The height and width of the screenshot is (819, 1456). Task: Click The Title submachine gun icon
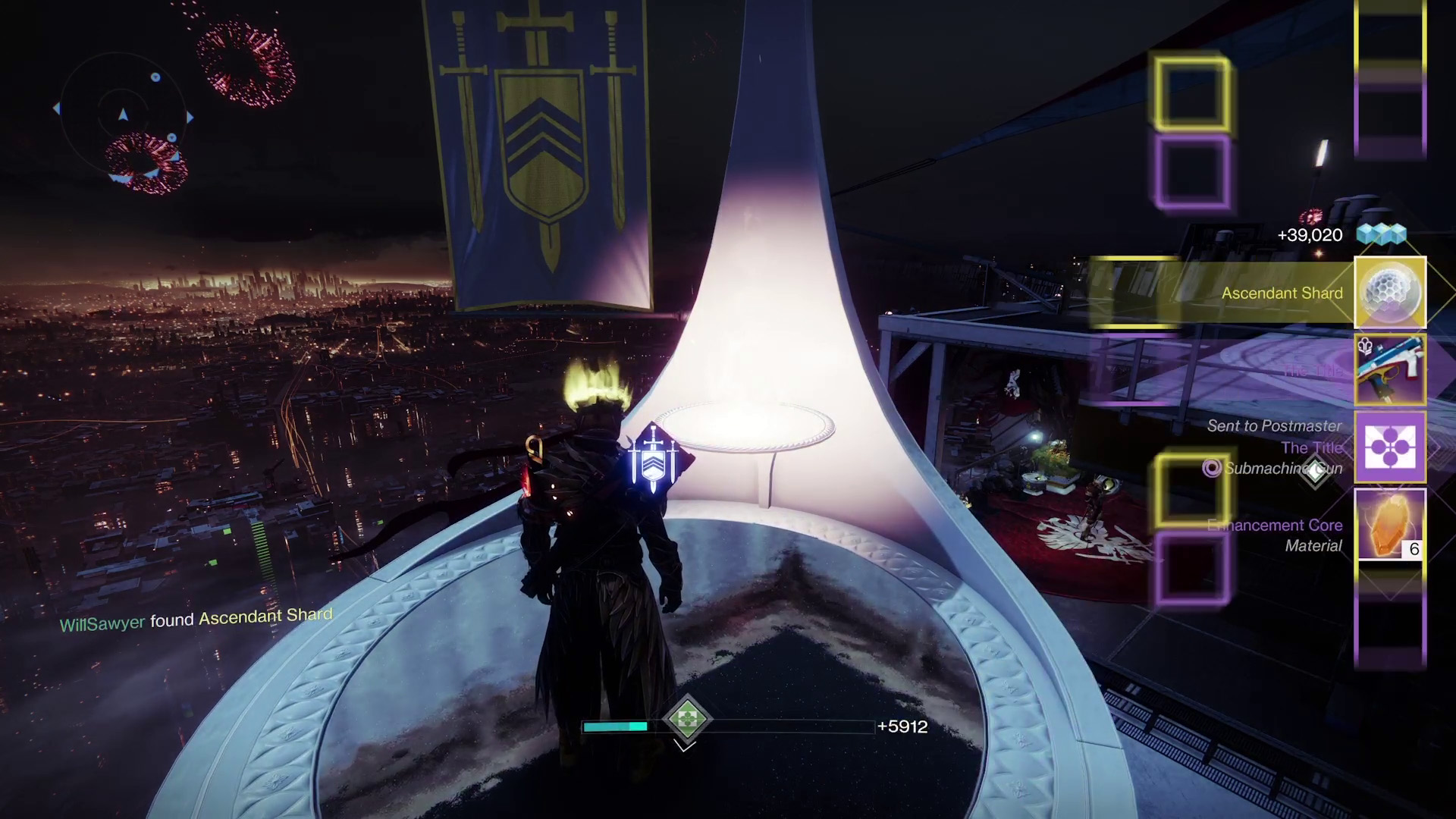tap(1389, 371)
